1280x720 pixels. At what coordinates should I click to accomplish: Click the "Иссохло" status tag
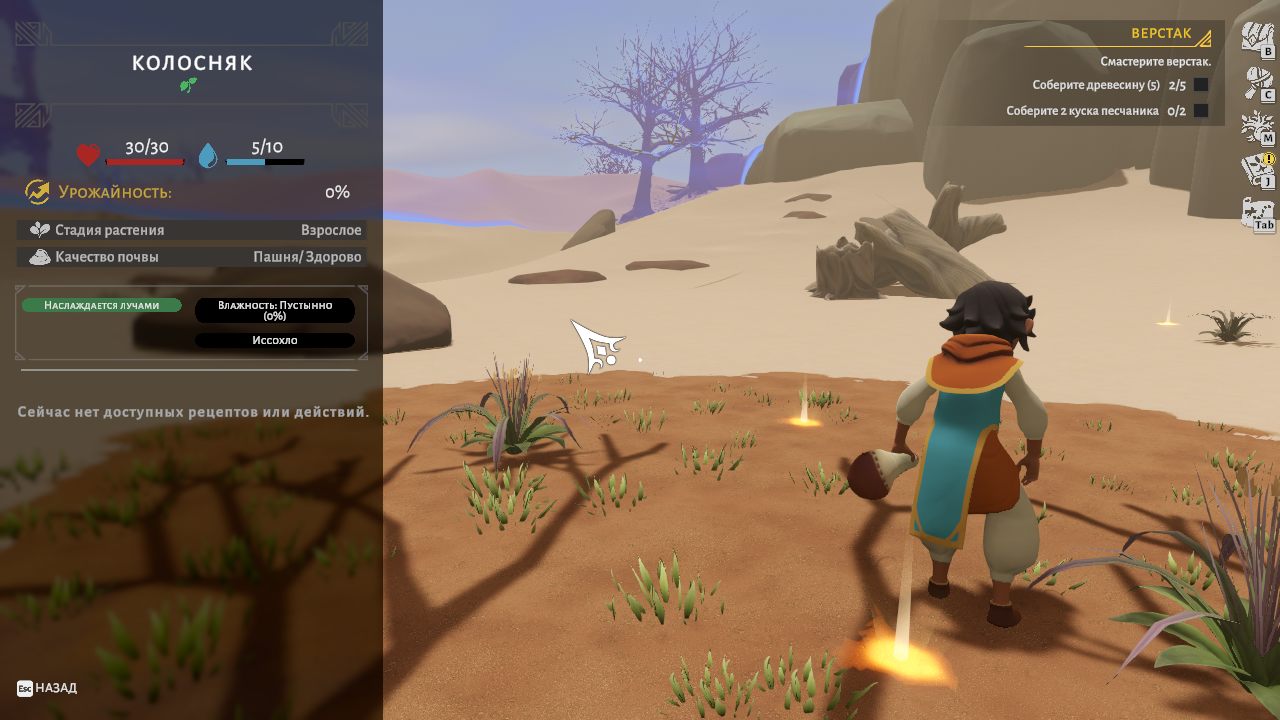tap(274, 340)
